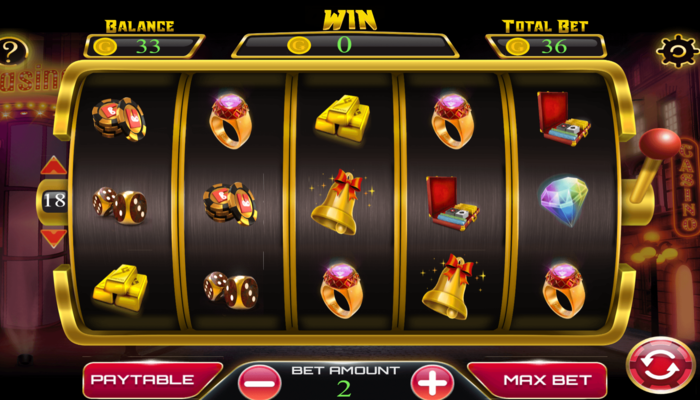Image resolution: width=700 pixels, height=400 pixels.
Task: Spin the reels with the red spin button
Action: (x=660, y=366)
